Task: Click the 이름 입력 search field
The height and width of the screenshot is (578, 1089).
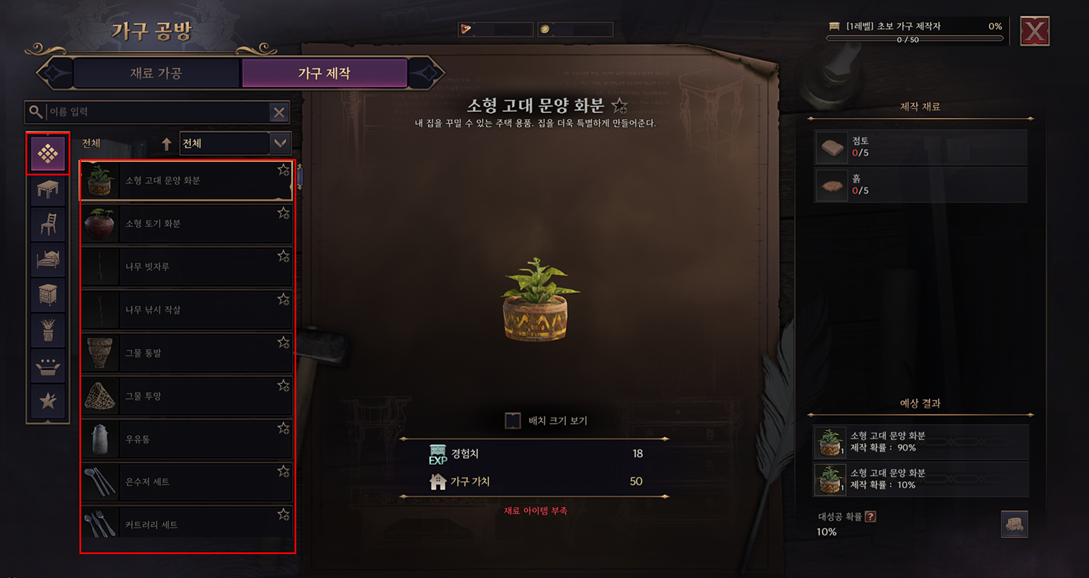Action: [x=150, y=112]
